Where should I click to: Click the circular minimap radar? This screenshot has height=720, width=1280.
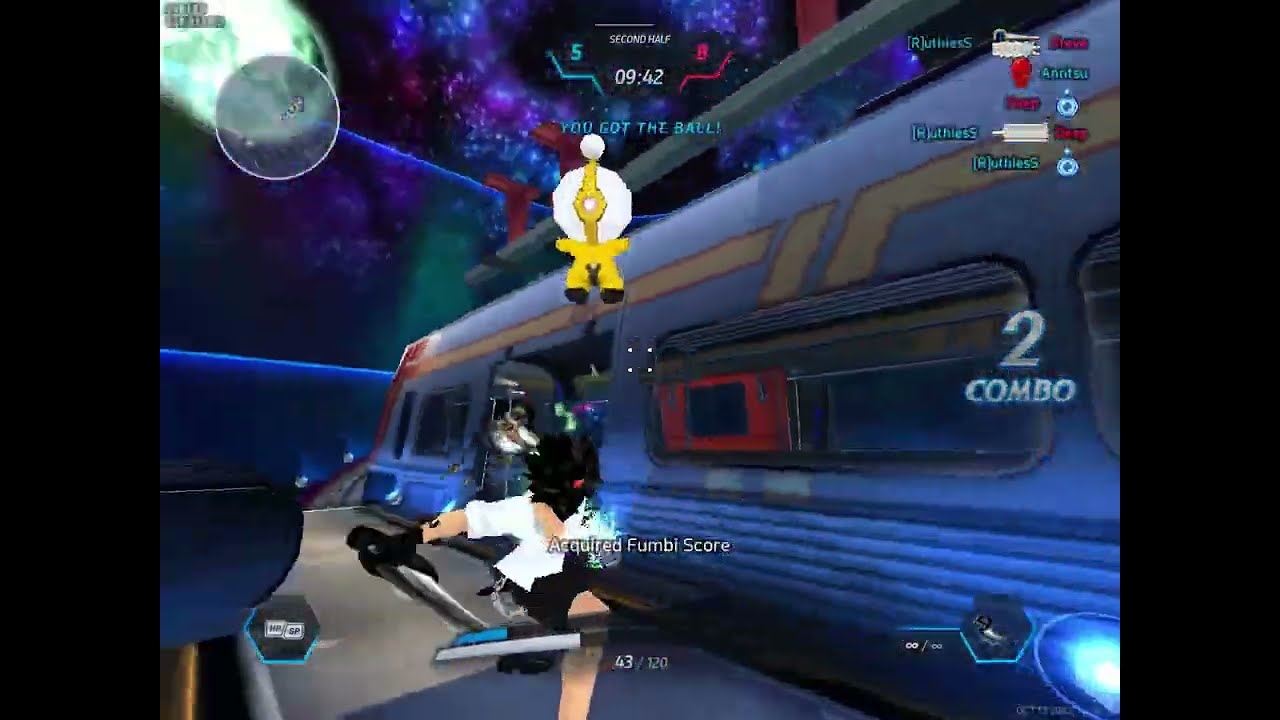pos(277,117)
